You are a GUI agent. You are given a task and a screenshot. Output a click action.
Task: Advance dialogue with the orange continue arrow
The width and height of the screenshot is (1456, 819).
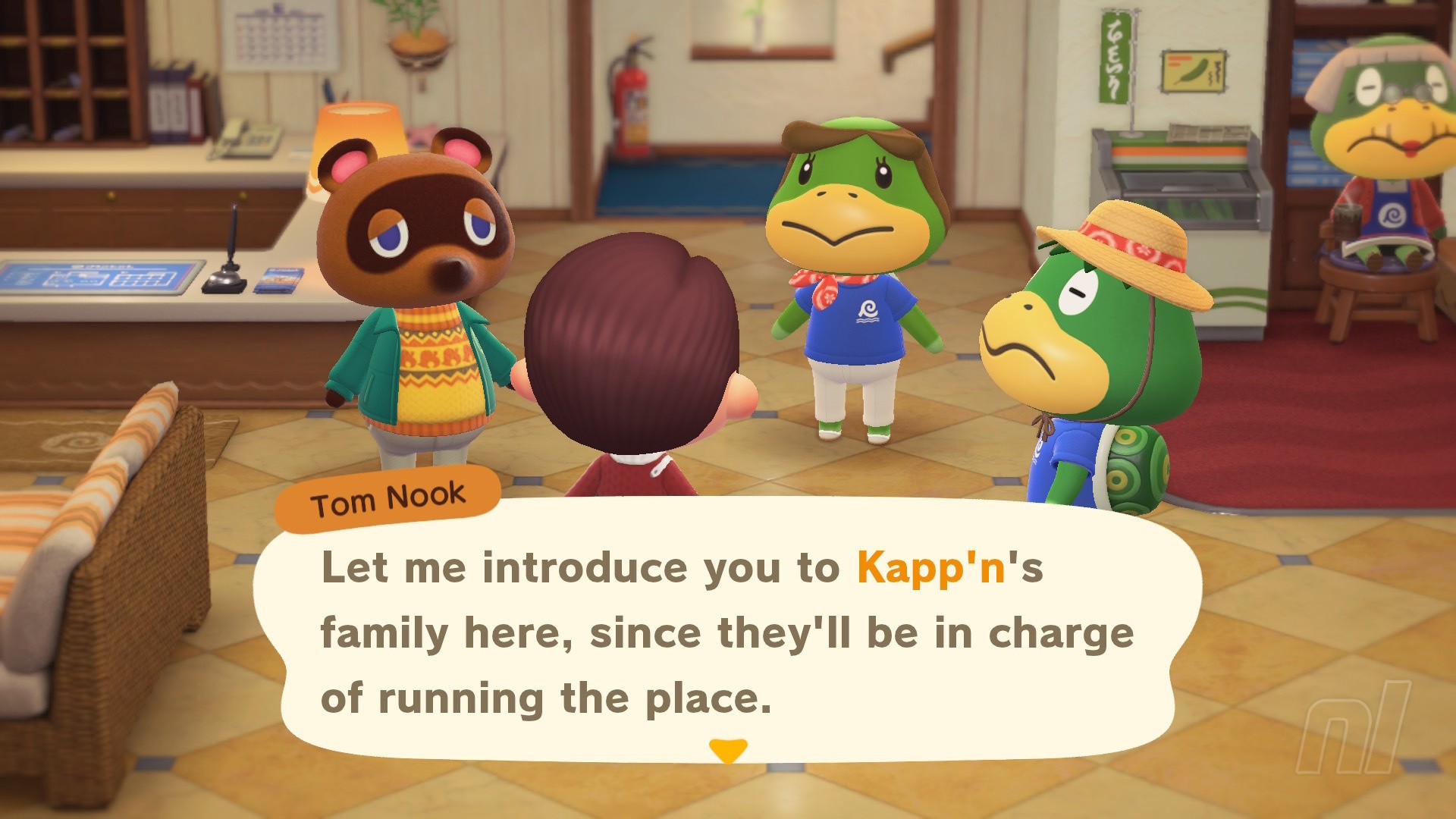click(728, 749)
